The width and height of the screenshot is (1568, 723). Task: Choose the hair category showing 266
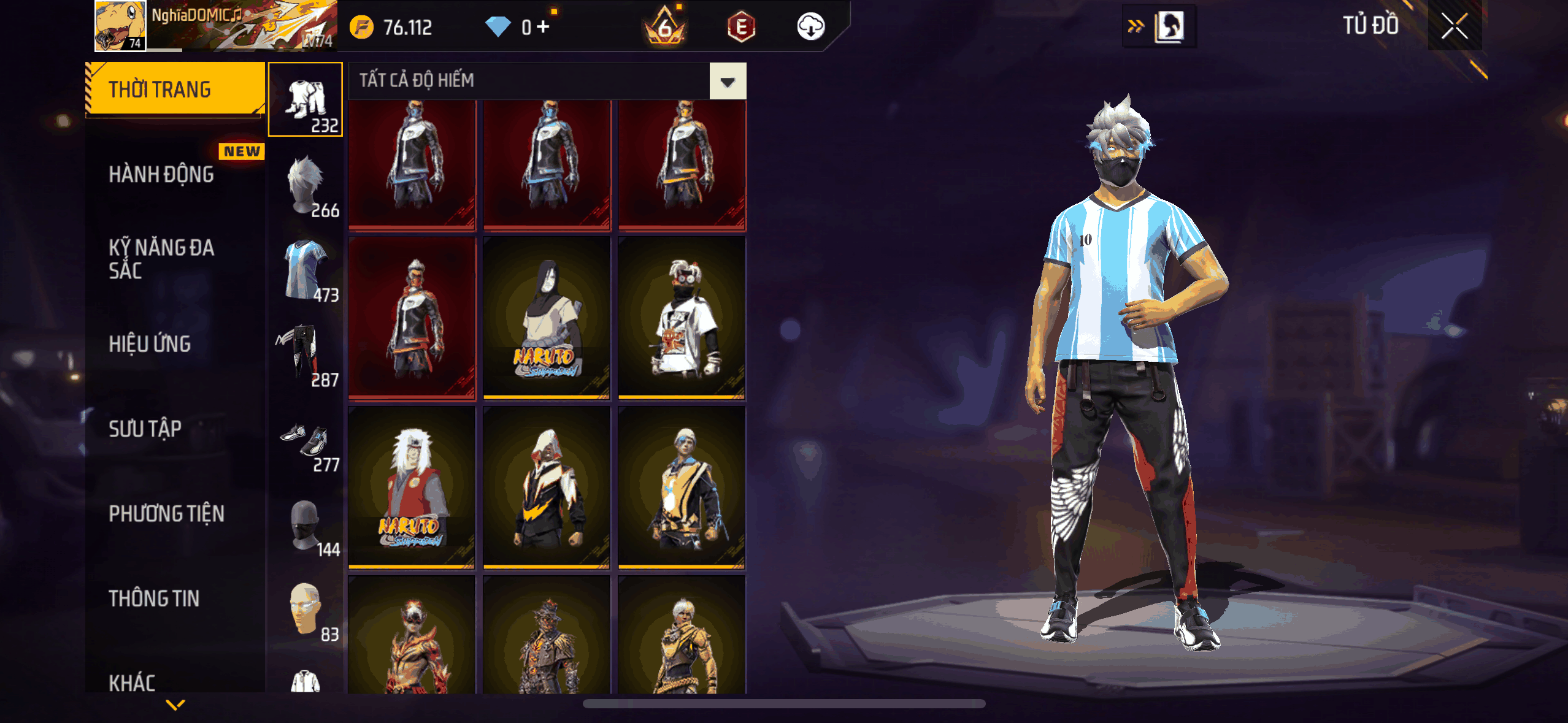pyautogui.click(x=306, y=185)
